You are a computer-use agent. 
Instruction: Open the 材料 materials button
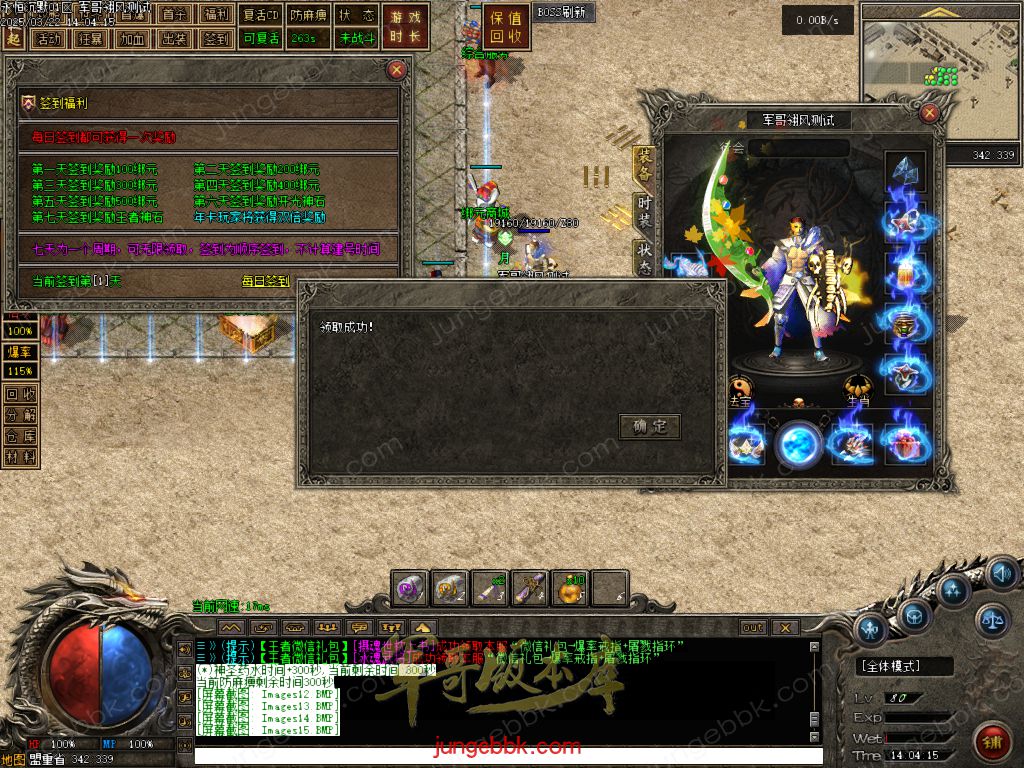point(21,457)
